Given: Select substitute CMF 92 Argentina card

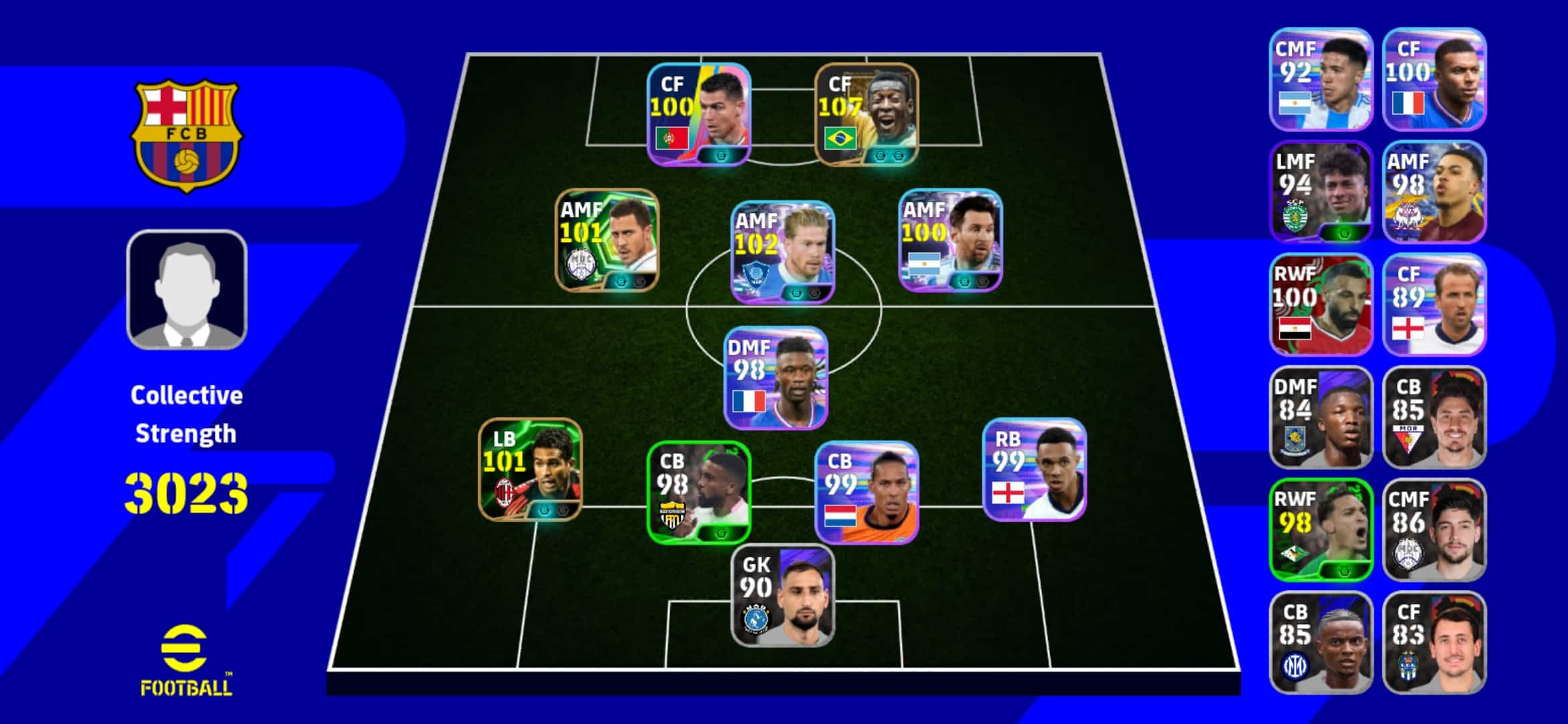Looking at the screenshot, I should pyautogui.click(x=1321, y=79).
